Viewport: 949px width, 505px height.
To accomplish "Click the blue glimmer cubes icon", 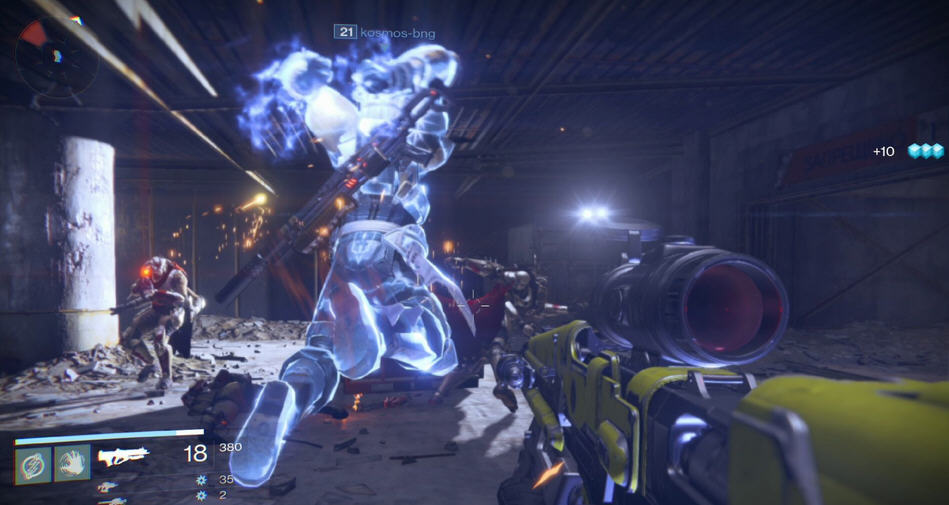I will (x=925, y=151).
